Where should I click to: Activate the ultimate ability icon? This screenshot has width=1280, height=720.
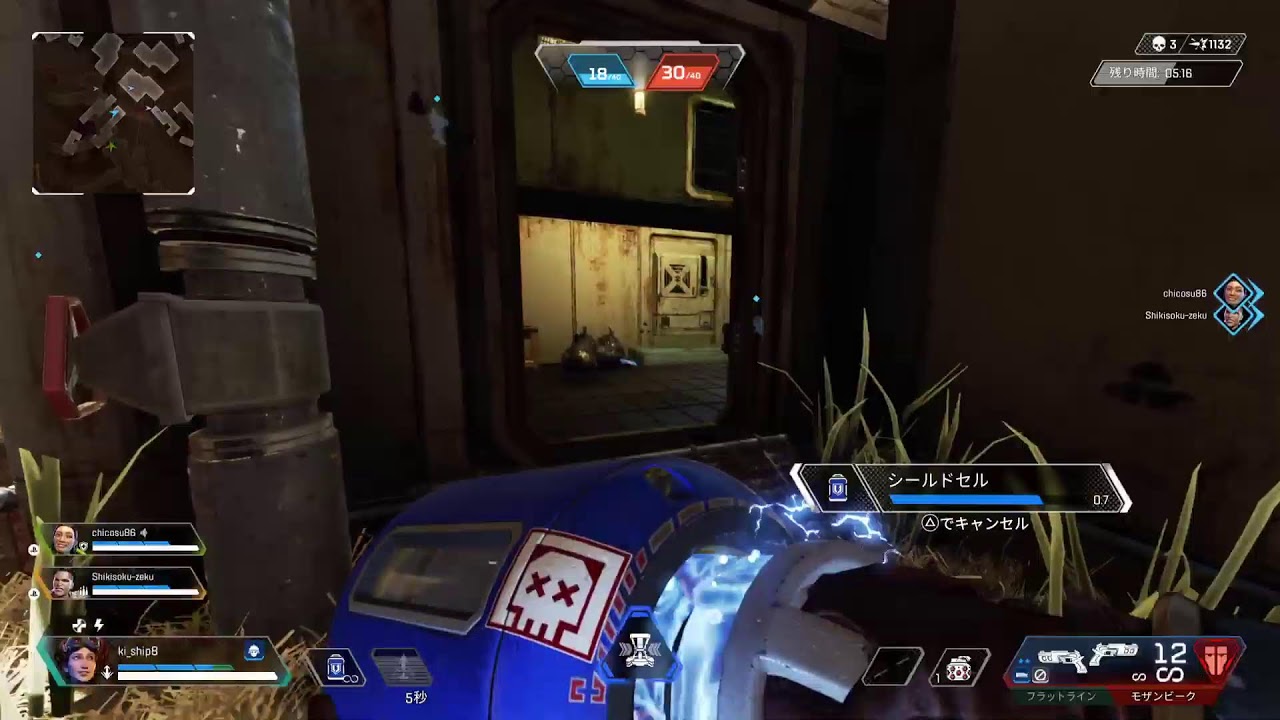click(640, 651)
